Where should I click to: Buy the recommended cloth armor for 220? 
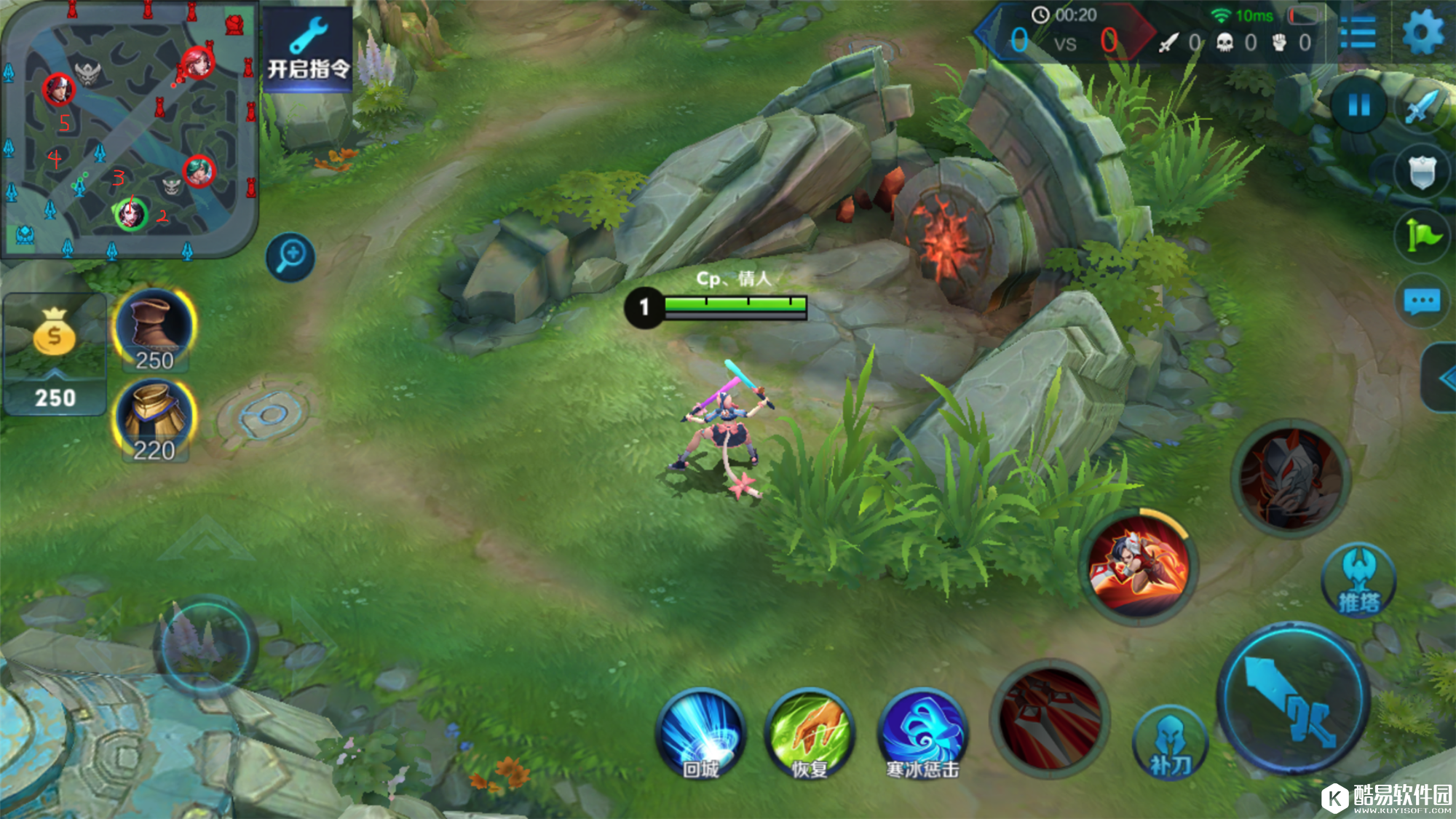click(x=154, y=422)
